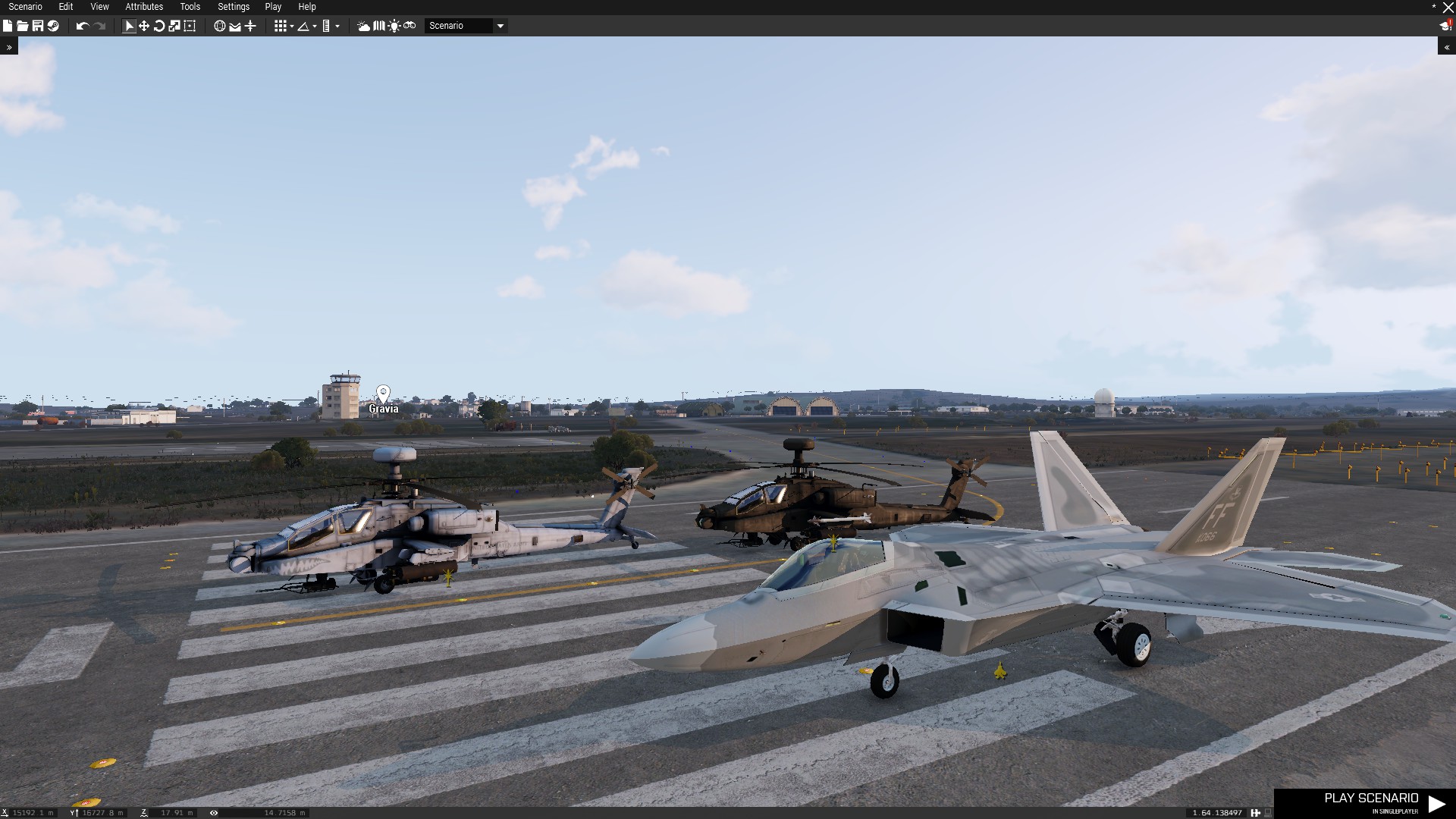The width and height of the screenshot is (1456, 819).
Task: Select the rotate widget tool
Action: [x=159, y=26]
